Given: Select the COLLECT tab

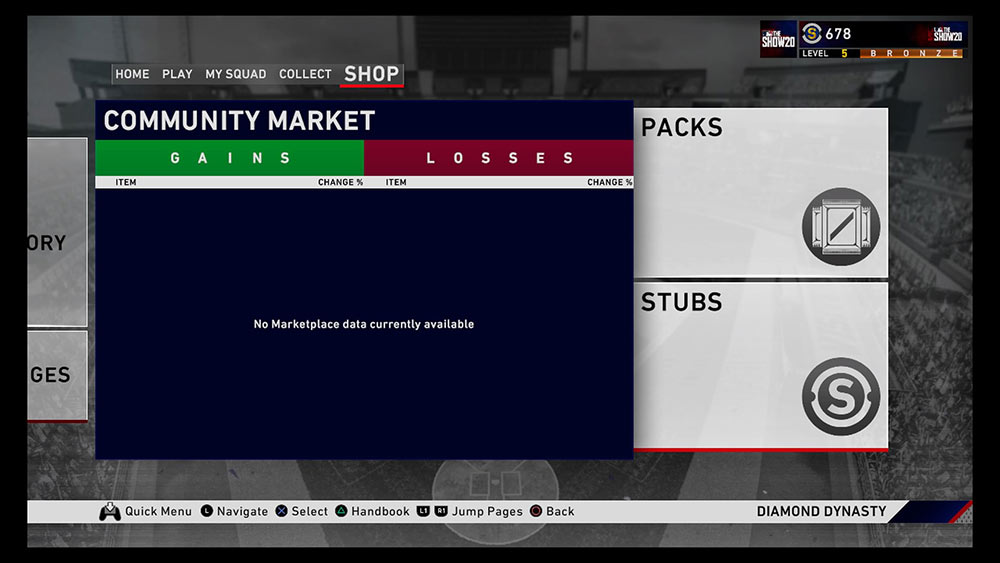Looking at the screenshot, I should point(305,74).
